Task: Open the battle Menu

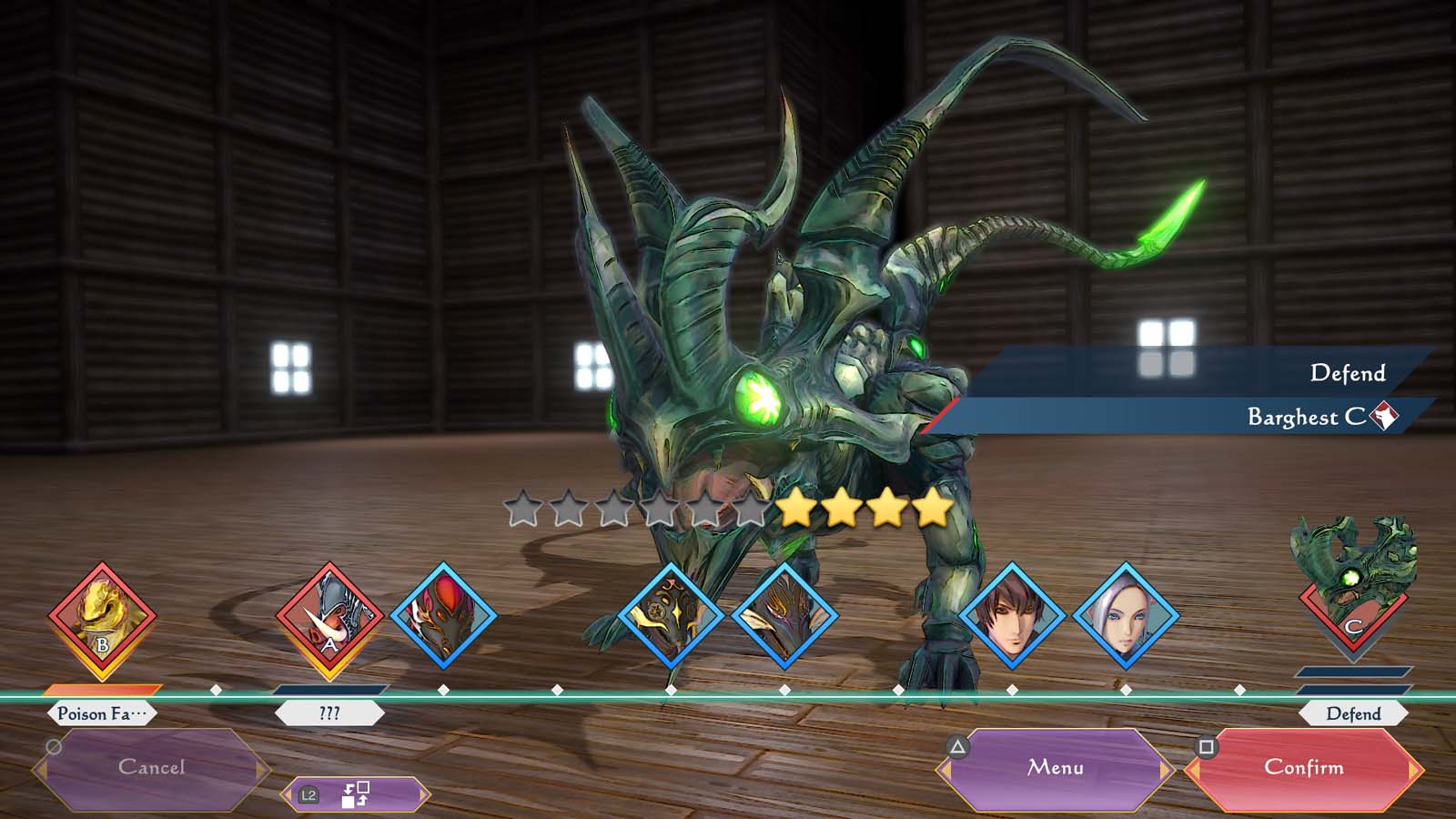Action: 1056,769
